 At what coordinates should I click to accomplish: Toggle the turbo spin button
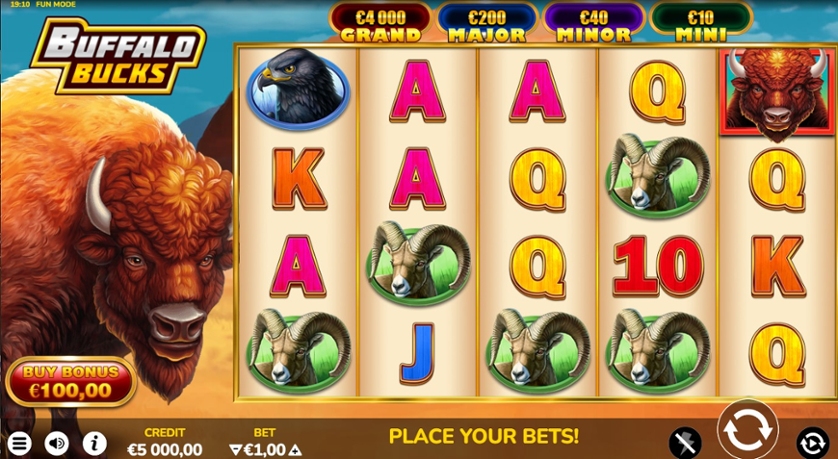[x=686, y=441]
